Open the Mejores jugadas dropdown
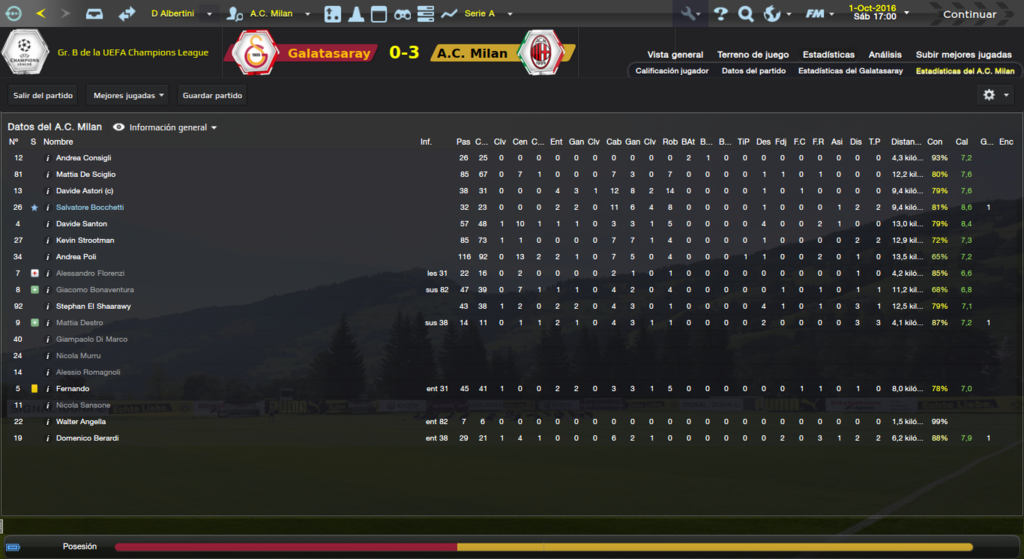Screen dimensions: 1024x559 pyautogui.click(x=128, y=96)
